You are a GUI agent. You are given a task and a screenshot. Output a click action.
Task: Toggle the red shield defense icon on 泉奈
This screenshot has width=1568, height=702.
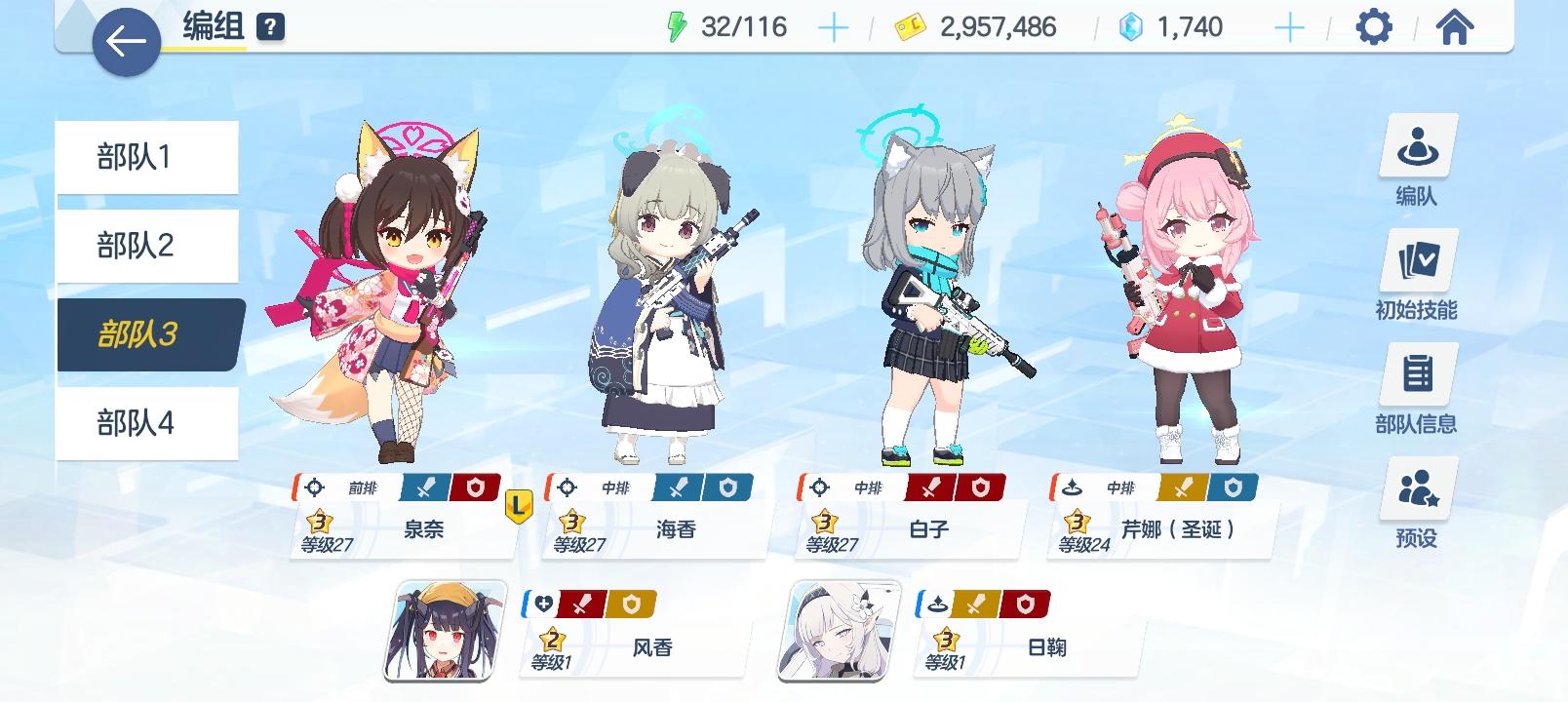pyautogui.click(x=477, y=487)
